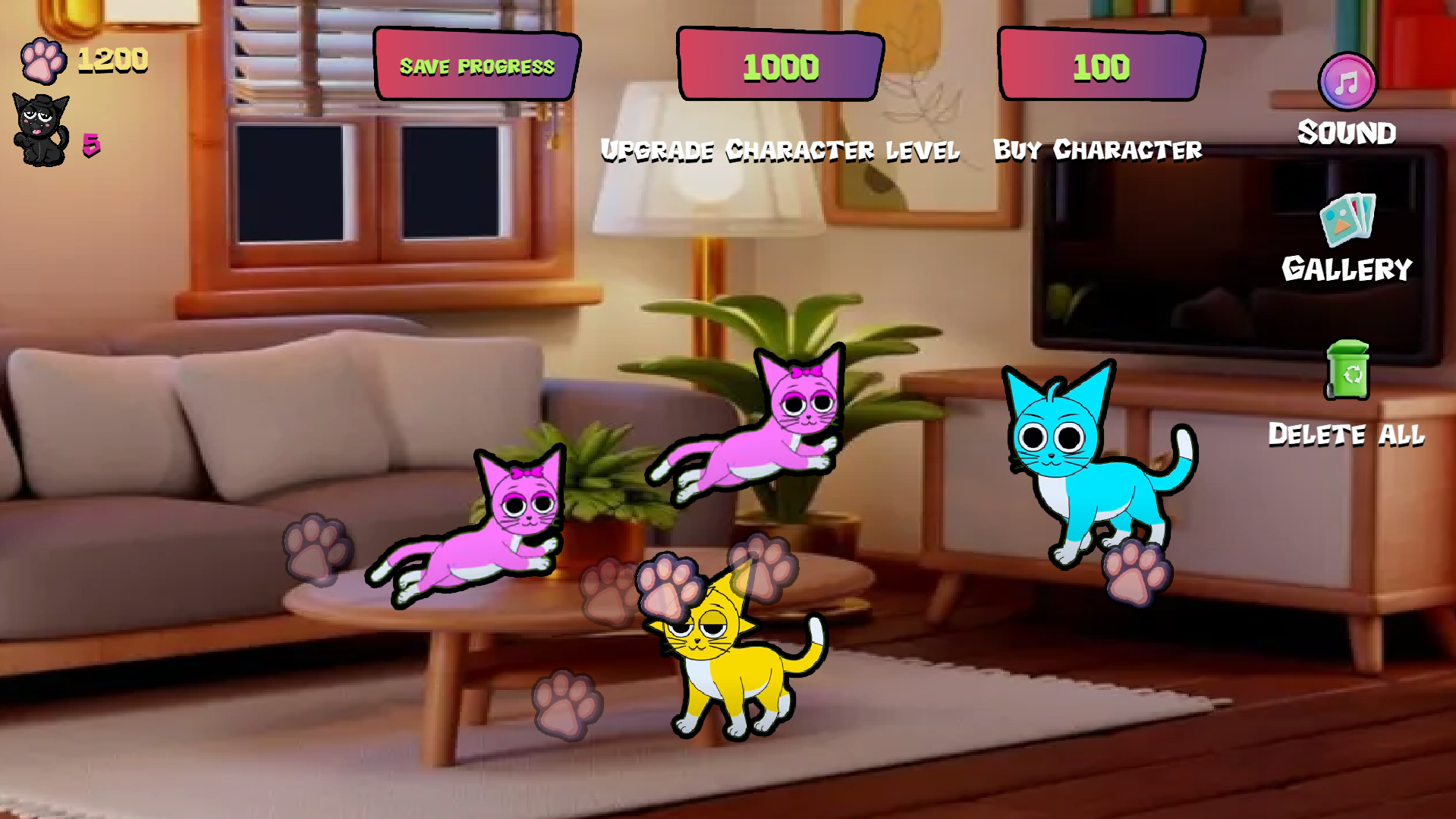Tap the yellow cat on the rug

[732, 676]
